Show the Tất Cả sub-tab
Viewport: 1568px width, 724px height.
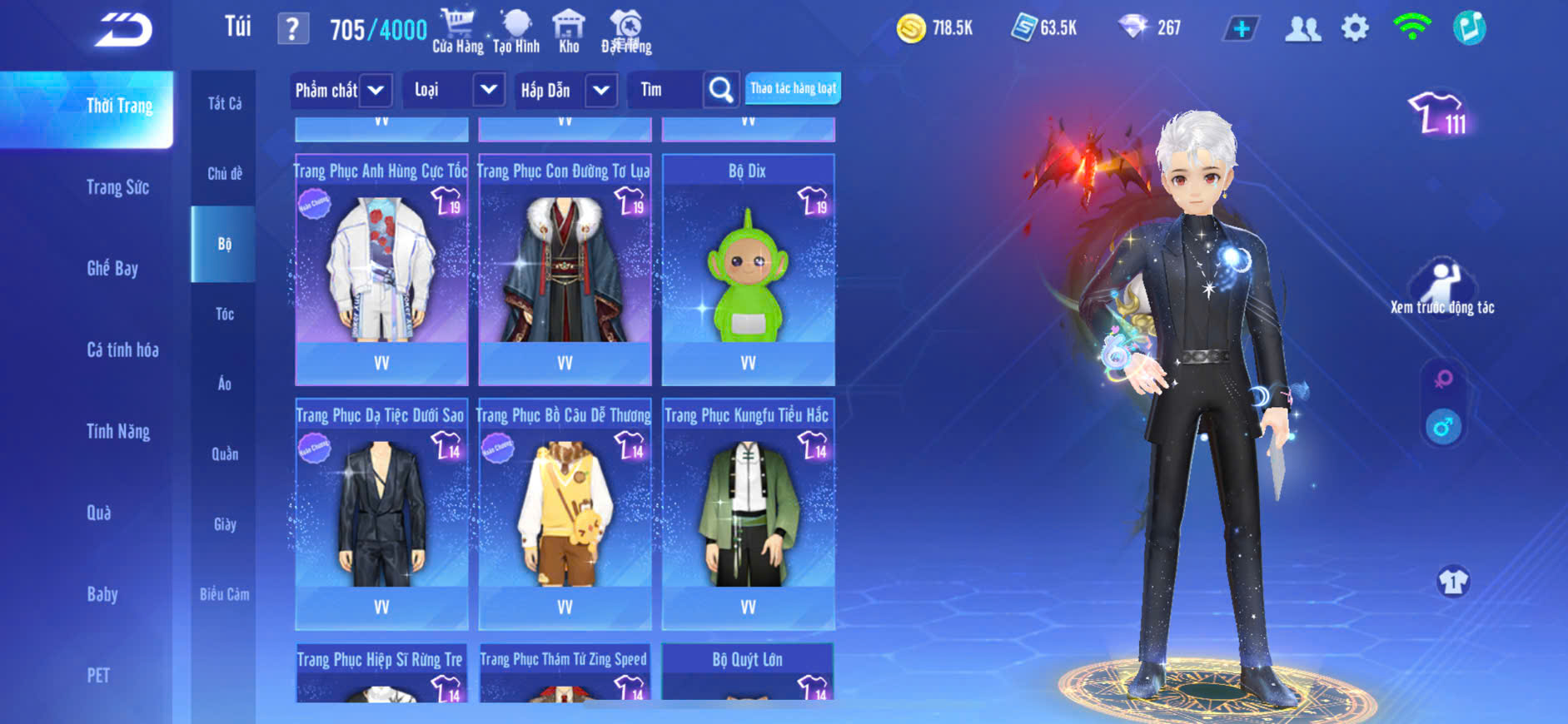coord(224,103)
